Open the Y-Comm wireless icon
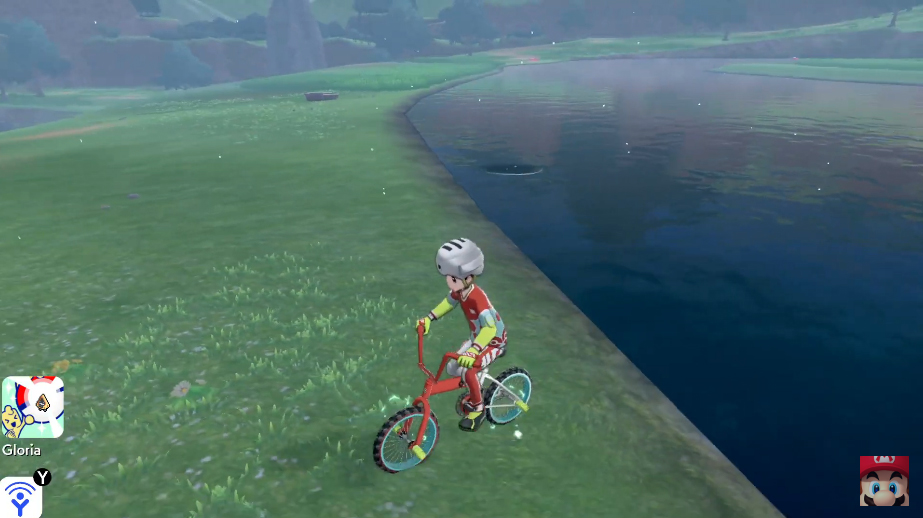 (x=20, y=497)
